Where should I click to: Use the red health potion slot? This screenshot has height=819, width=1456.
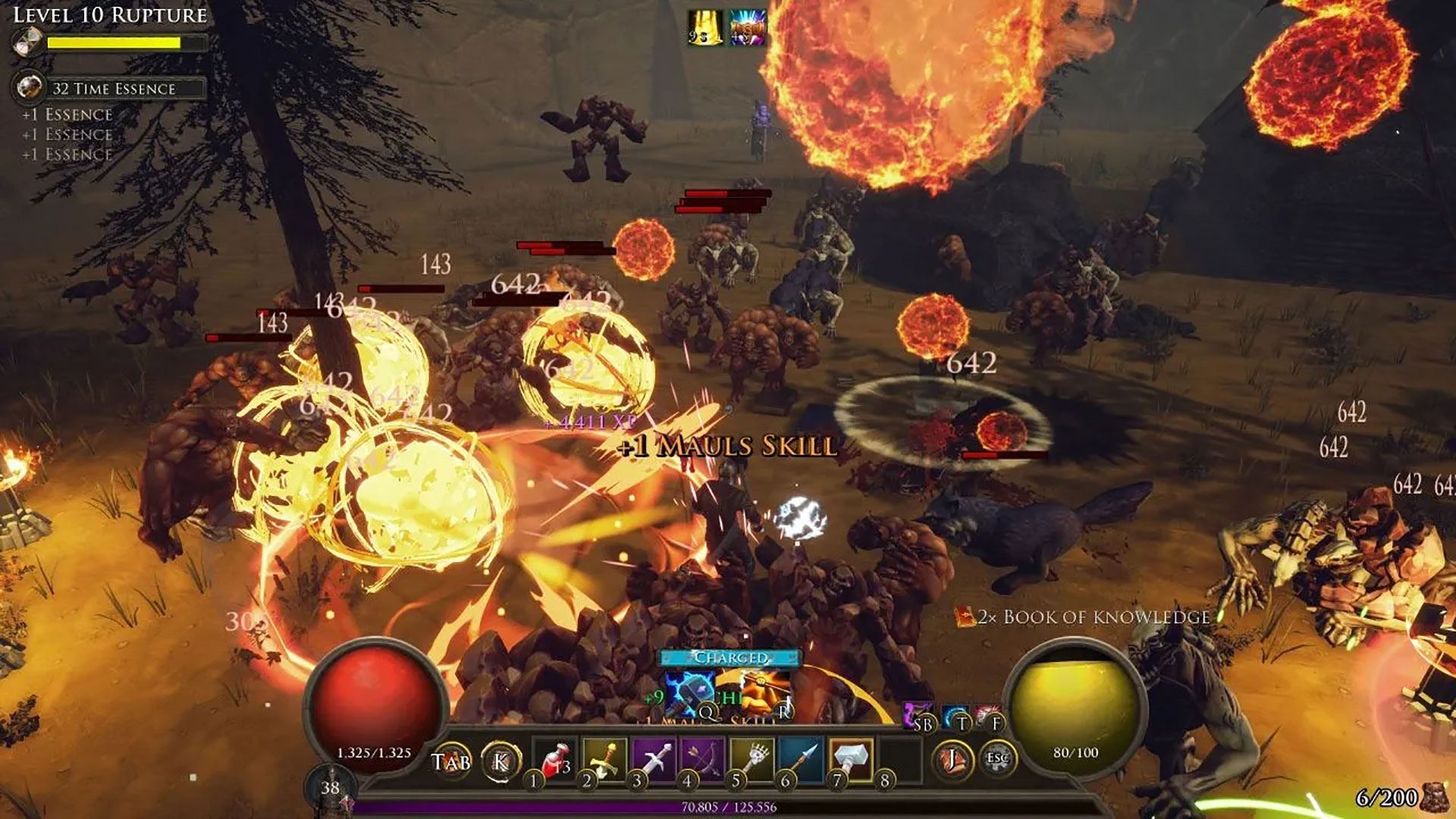pyautogui.click(x=556, y=758)
